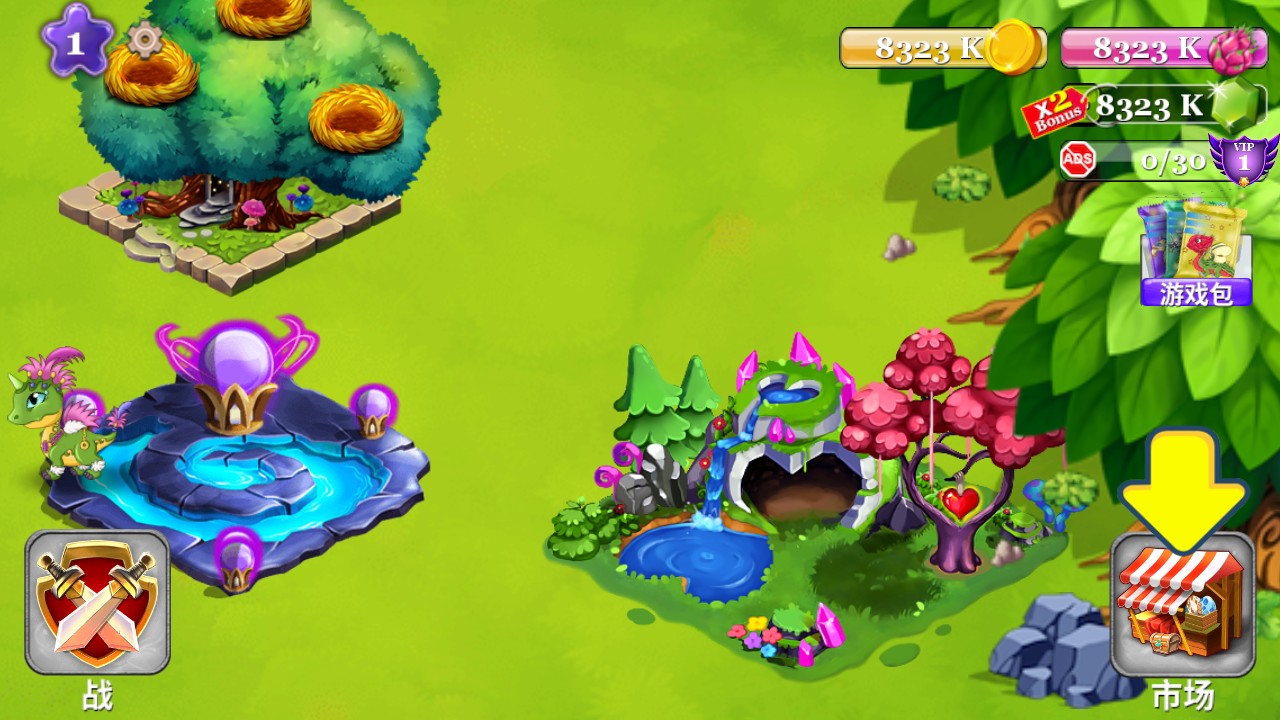The height and width of the screenshot is (720, 1280).
Task: Tap the red ADS removal icon
Action: pyautogui.click(x=1078, y=160)
